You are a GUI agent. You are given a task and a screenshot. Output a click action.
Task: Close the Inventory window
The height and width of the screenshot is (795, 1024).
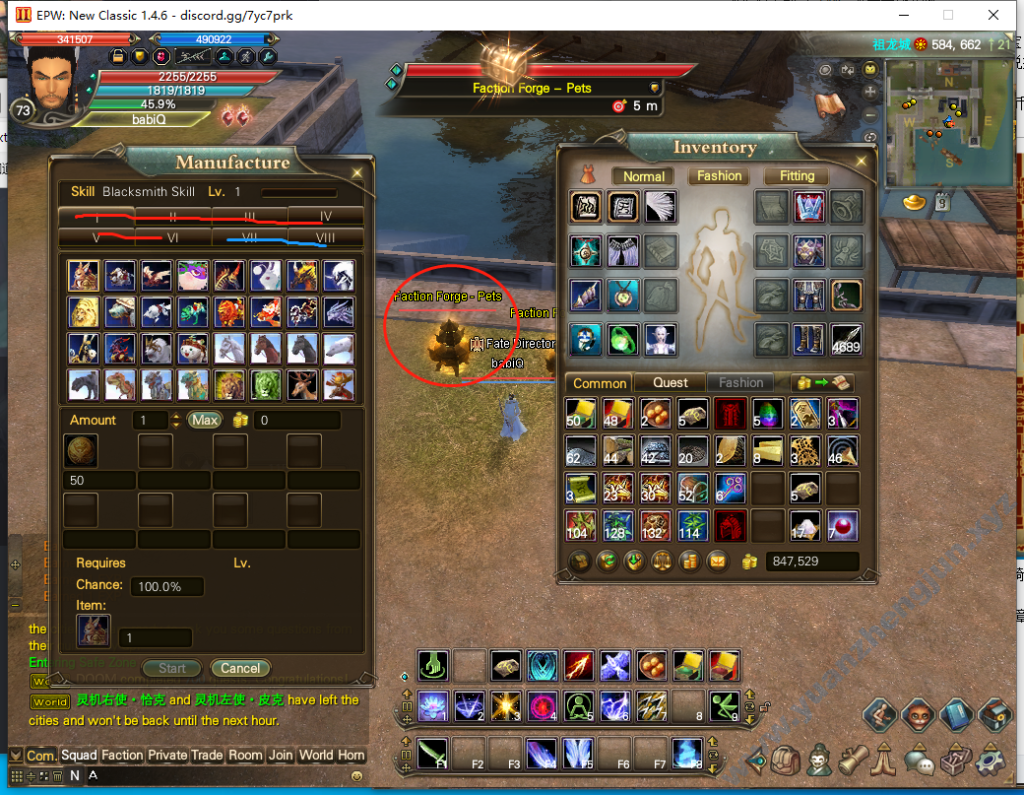coord(860,160)
